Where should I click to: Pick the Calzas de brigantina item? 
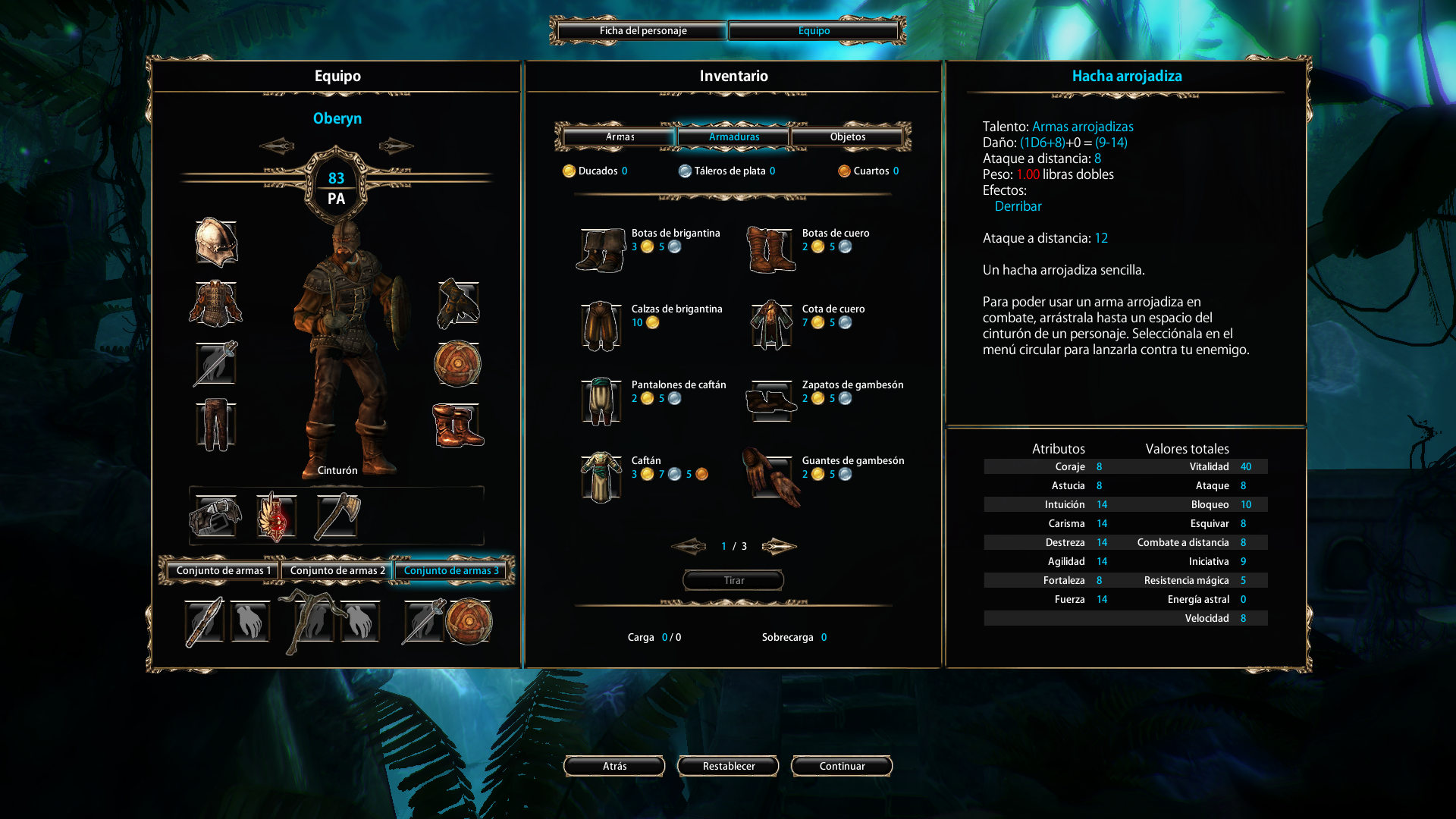[x=601, y=325]
